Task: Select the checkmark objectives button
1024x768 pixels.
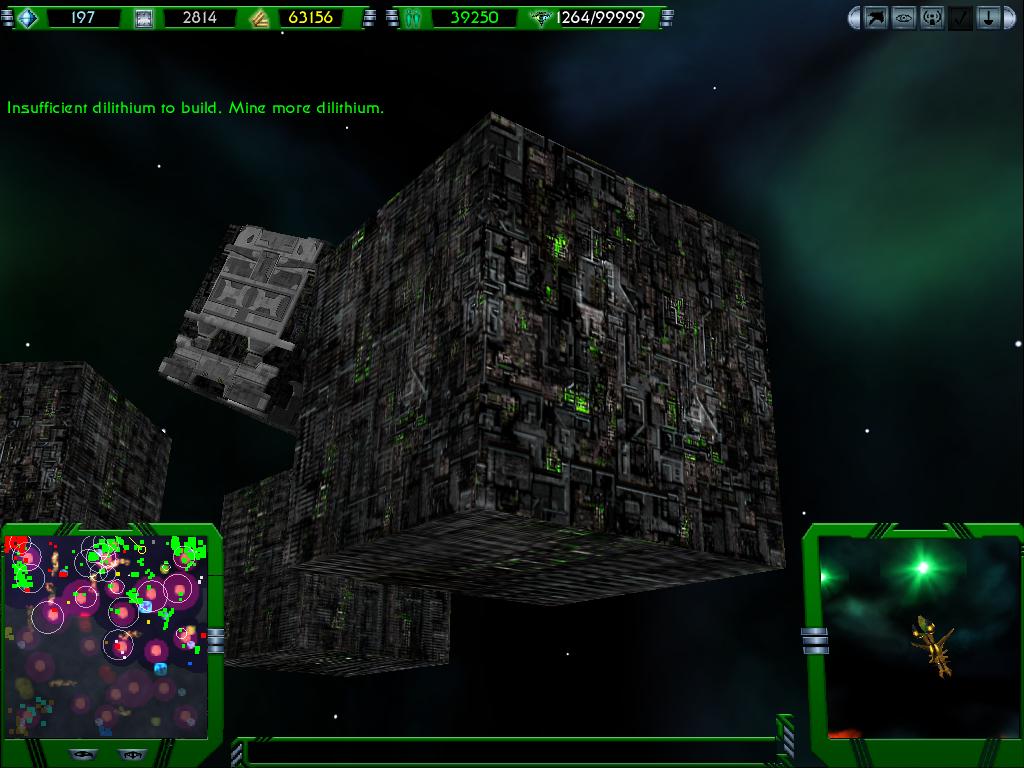Action: point(960,18)
